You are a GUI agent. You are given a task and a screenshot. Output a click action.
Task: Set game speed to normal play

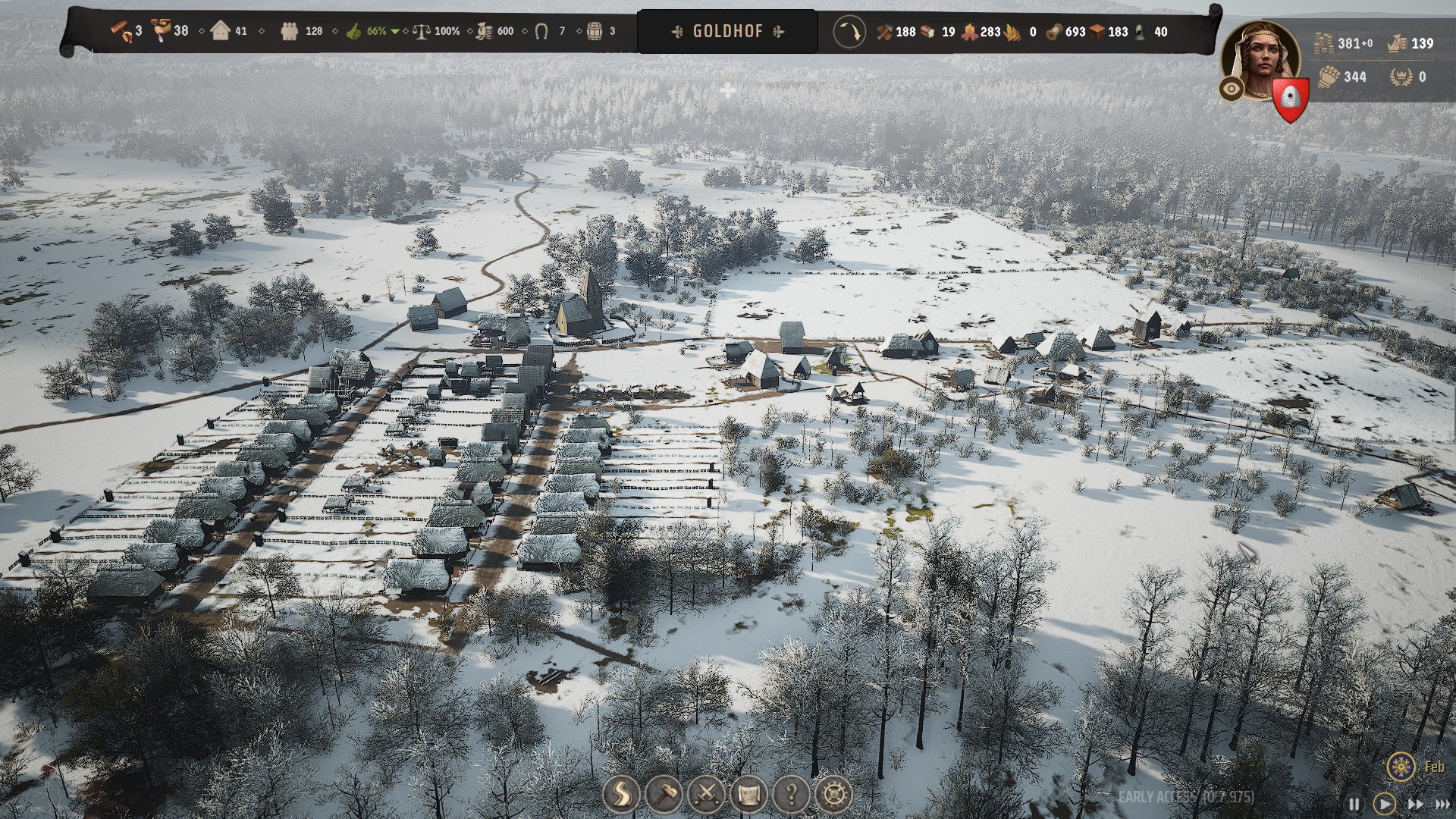tap(1384, 804)
